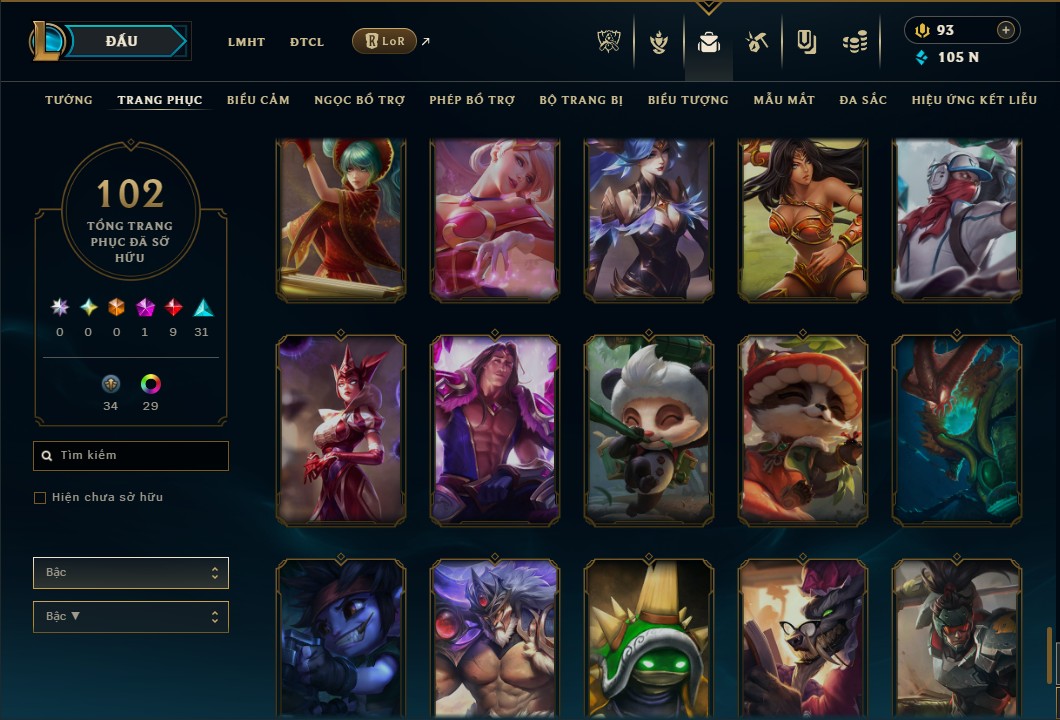Screen dimensions: 1060x720
Task: Open the BIỂU CẢM tab
Action: [258, 100]
